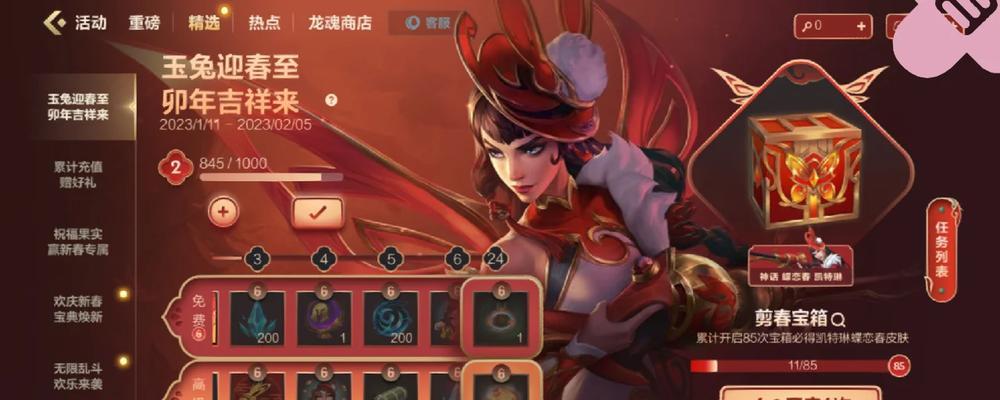Show event help via the question mark
Screen dimensions: 1000x400
point(331,100)
